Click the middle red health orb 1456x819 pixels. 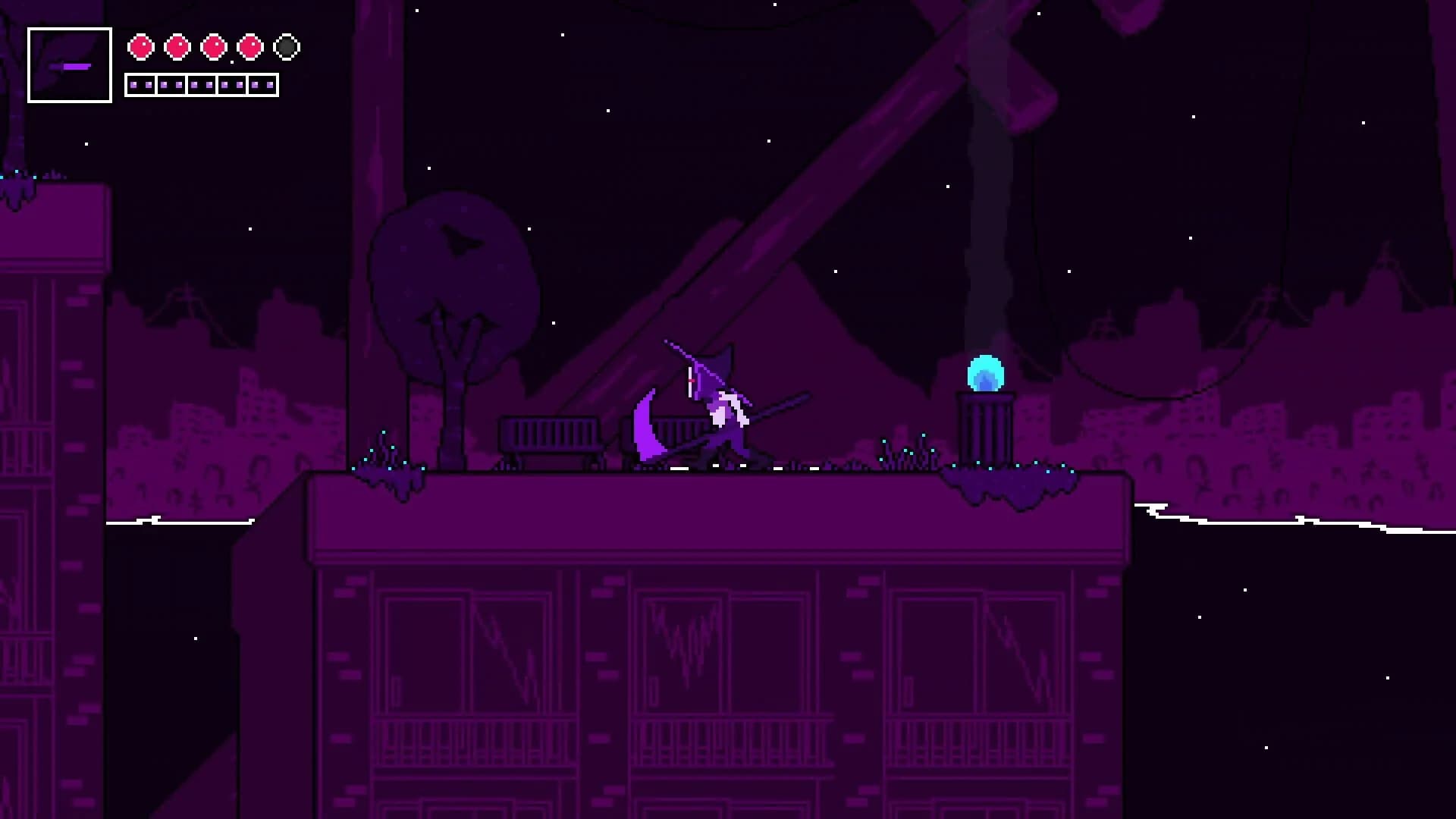(212, 45)
